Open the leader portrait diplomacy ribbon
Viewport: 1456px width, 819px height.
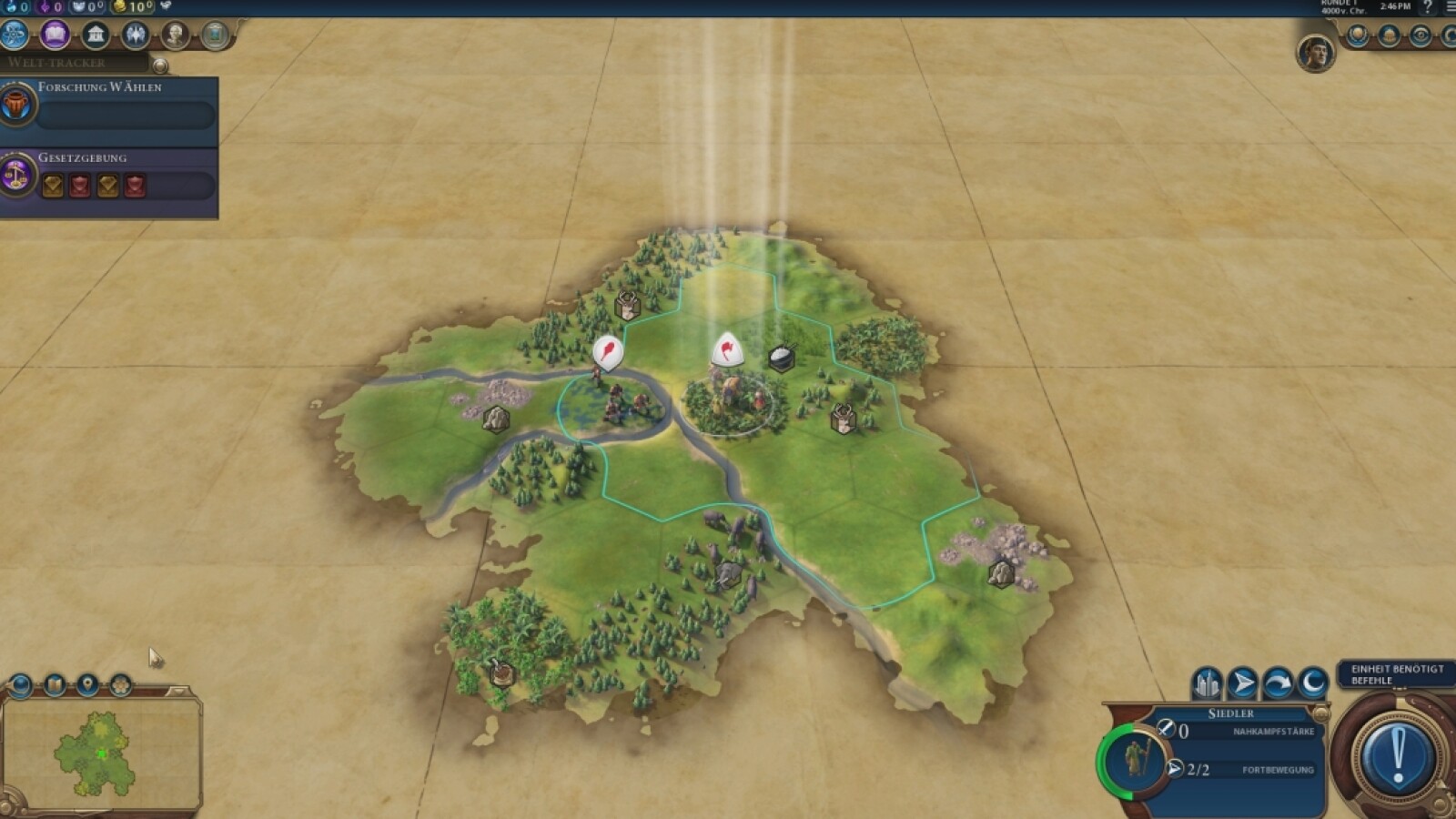click(x=1315, y=53)
